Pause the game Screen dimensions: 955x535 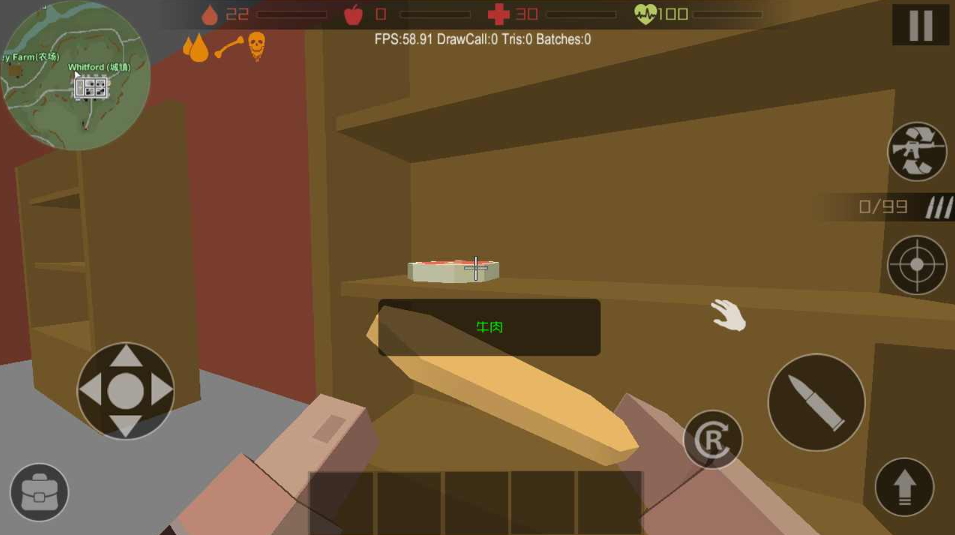tap(920, 25)
